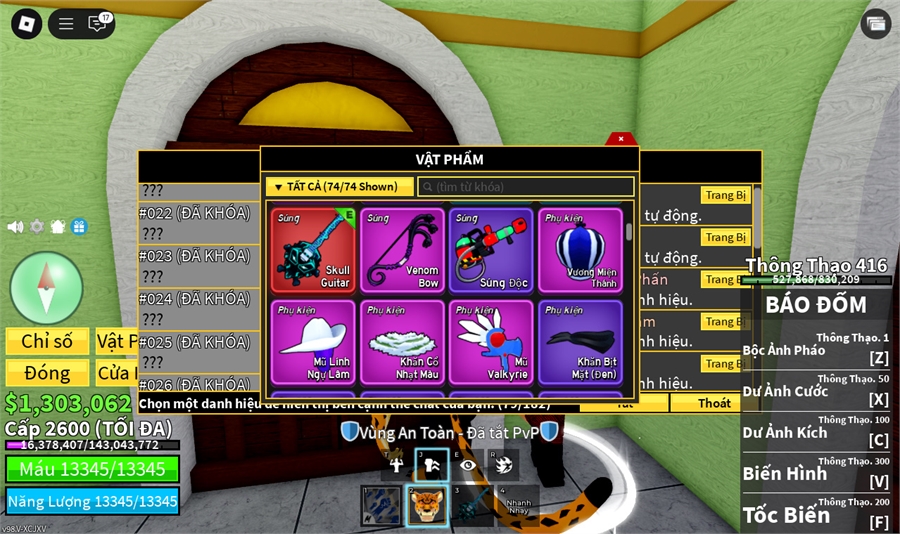Pick the Khăn Bịt Mặt (Đen) accessory

click(x=580, y=342)
